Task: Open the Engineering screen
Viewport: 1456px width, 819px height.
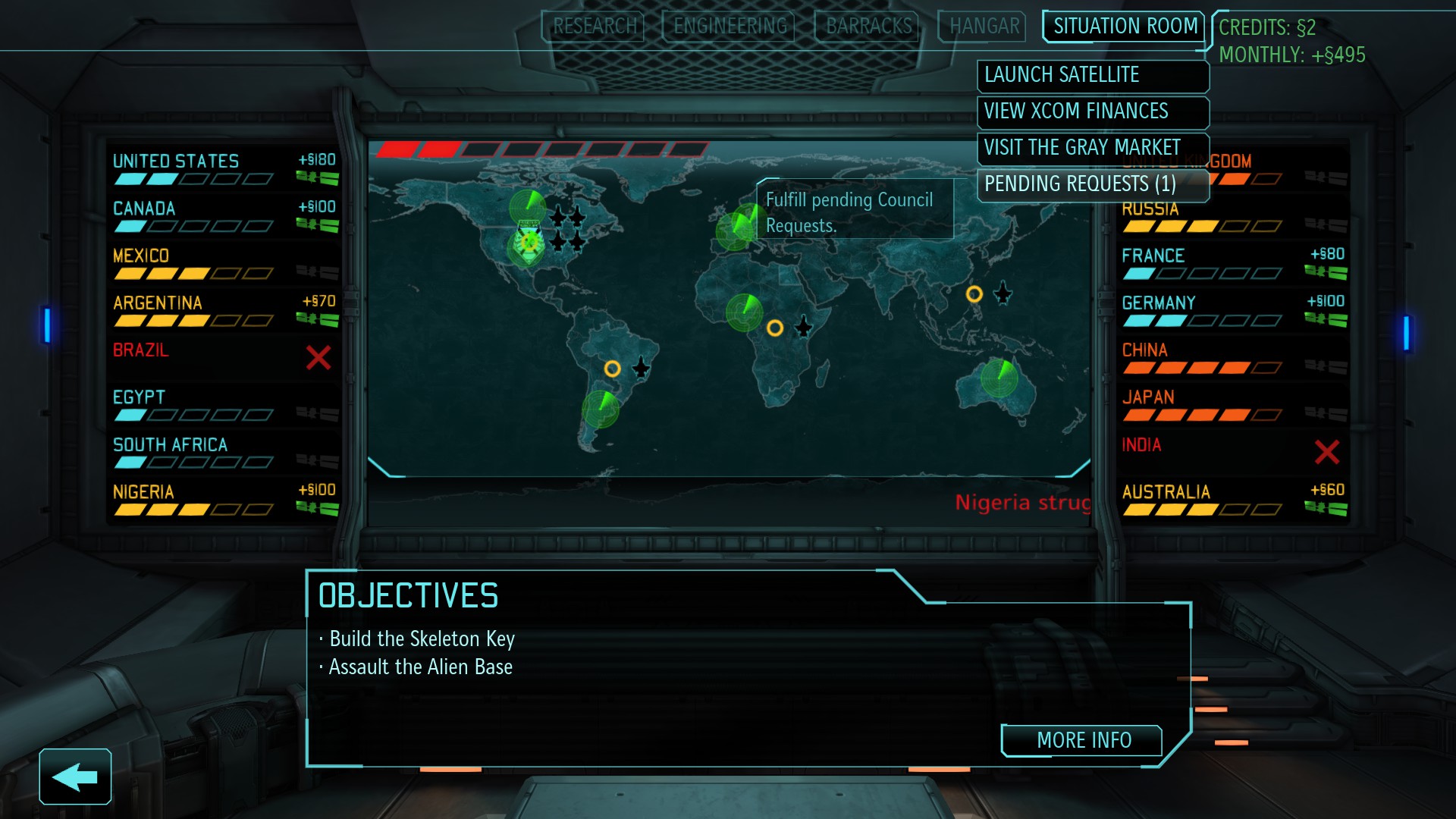Action: 727,27
